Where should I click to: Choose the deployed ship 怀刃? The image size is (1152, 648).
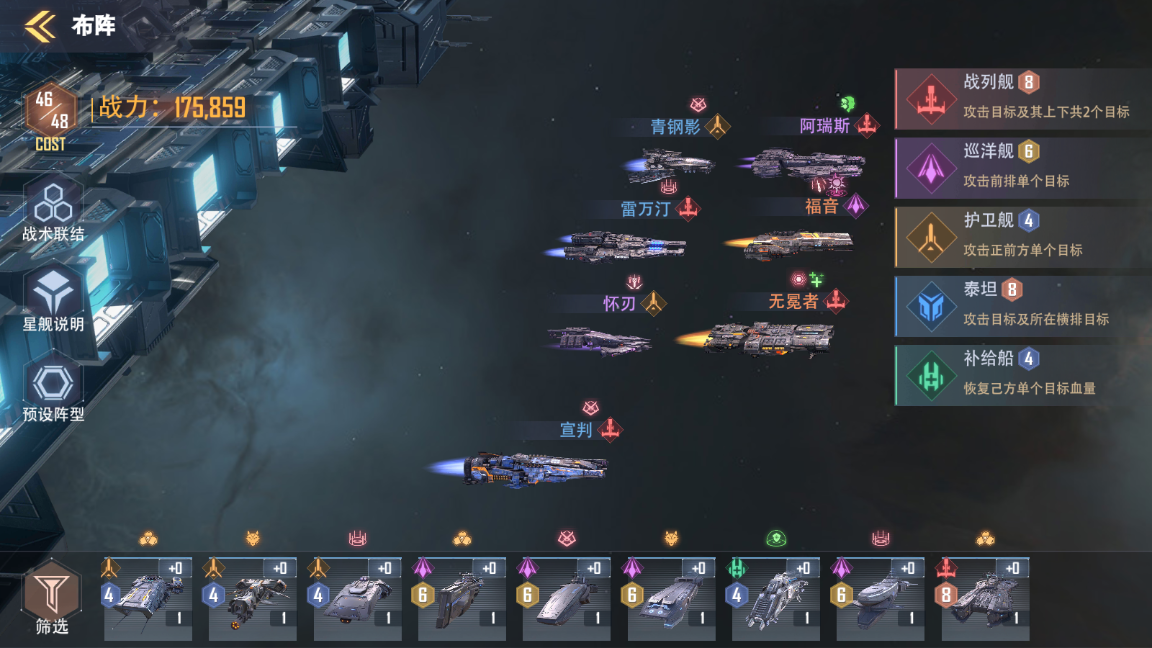click(600, 340)
